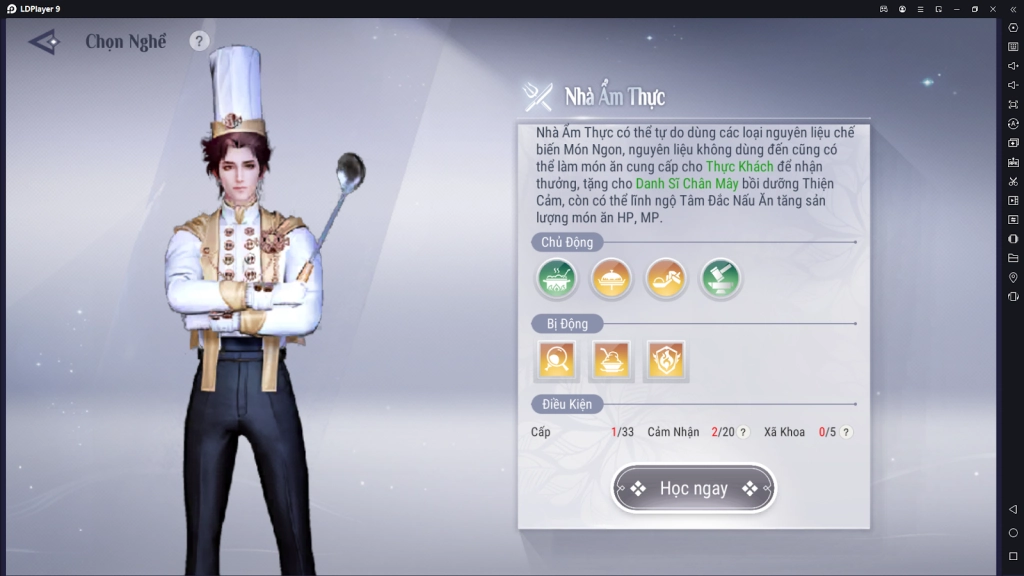Select the green cooking pot active skill

click(x=556, y=279)
